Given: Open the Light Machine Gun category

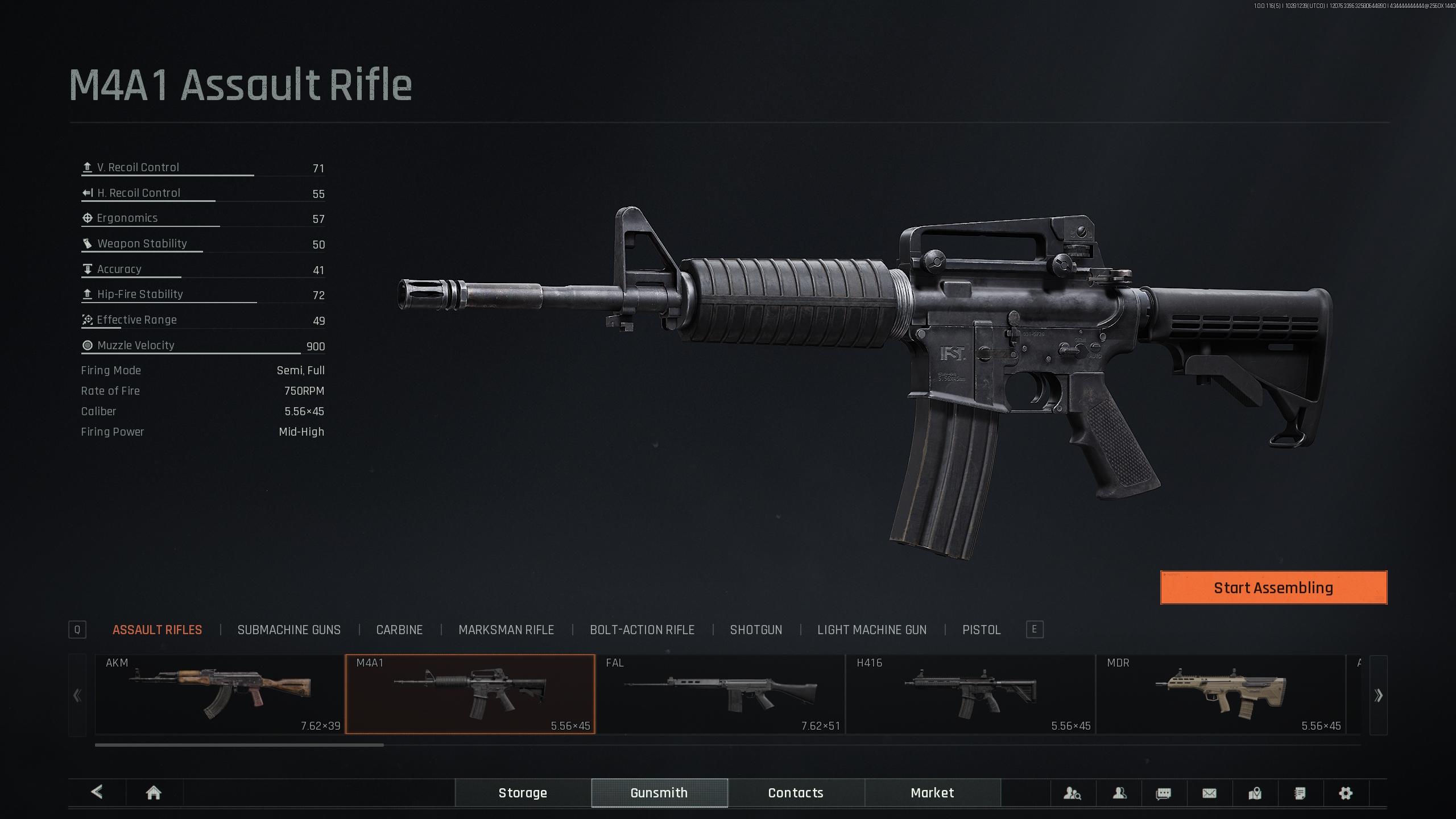Looking at the screenshot, I should [x=871, y=630].
